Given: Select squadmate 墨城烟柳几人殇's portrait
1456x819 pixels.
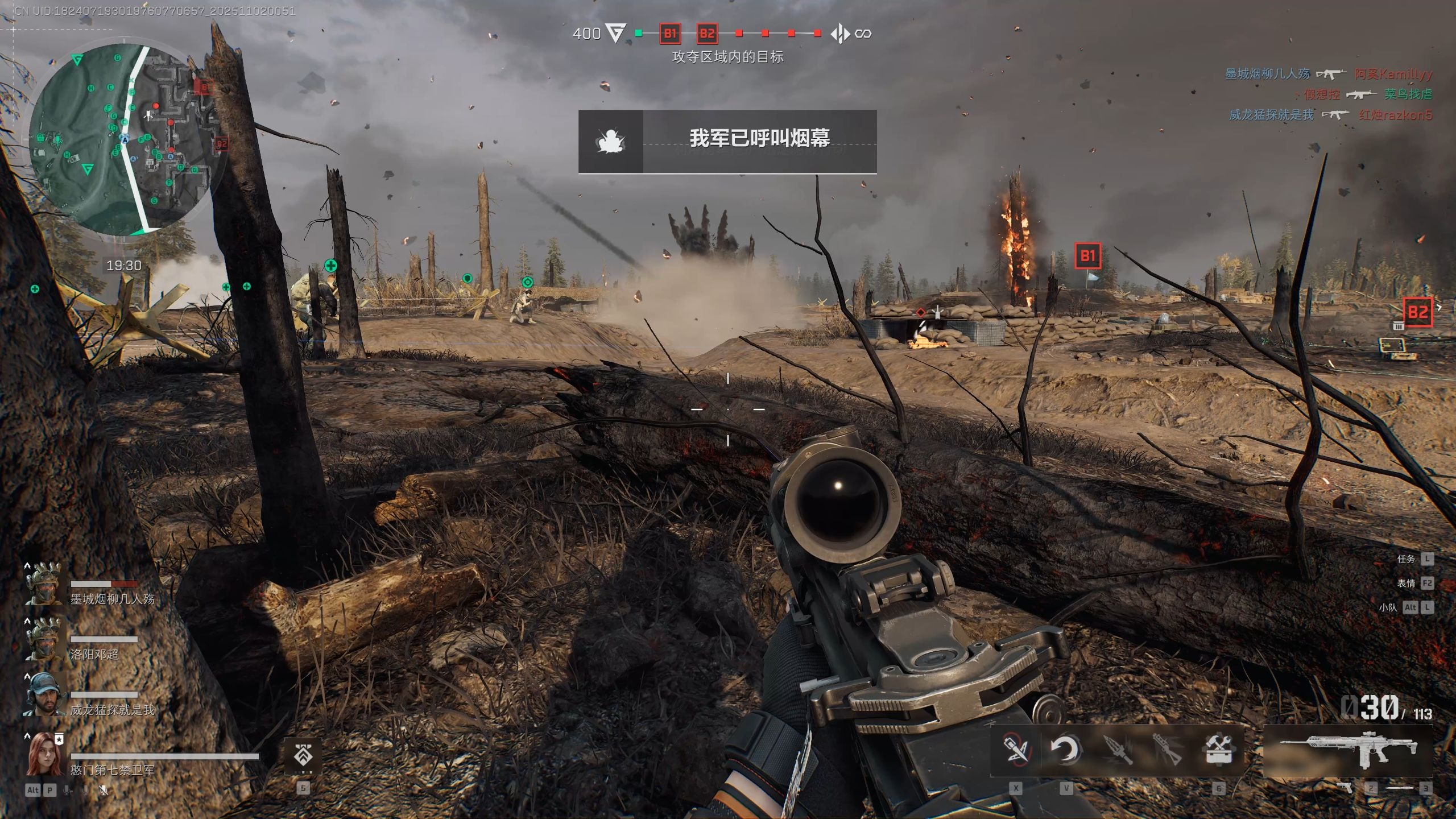Looking at the screenshot, I should click(44, 584).
